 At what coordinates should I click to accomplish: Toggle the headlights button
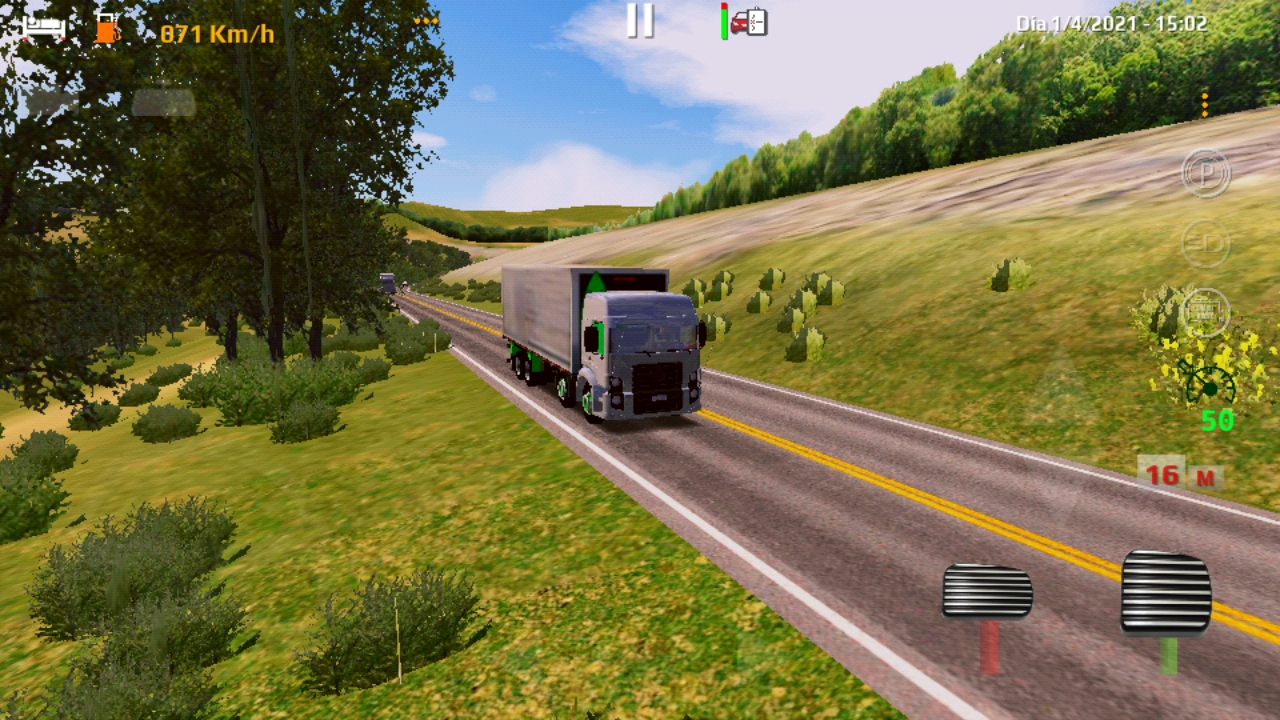tap(1205, 243)
